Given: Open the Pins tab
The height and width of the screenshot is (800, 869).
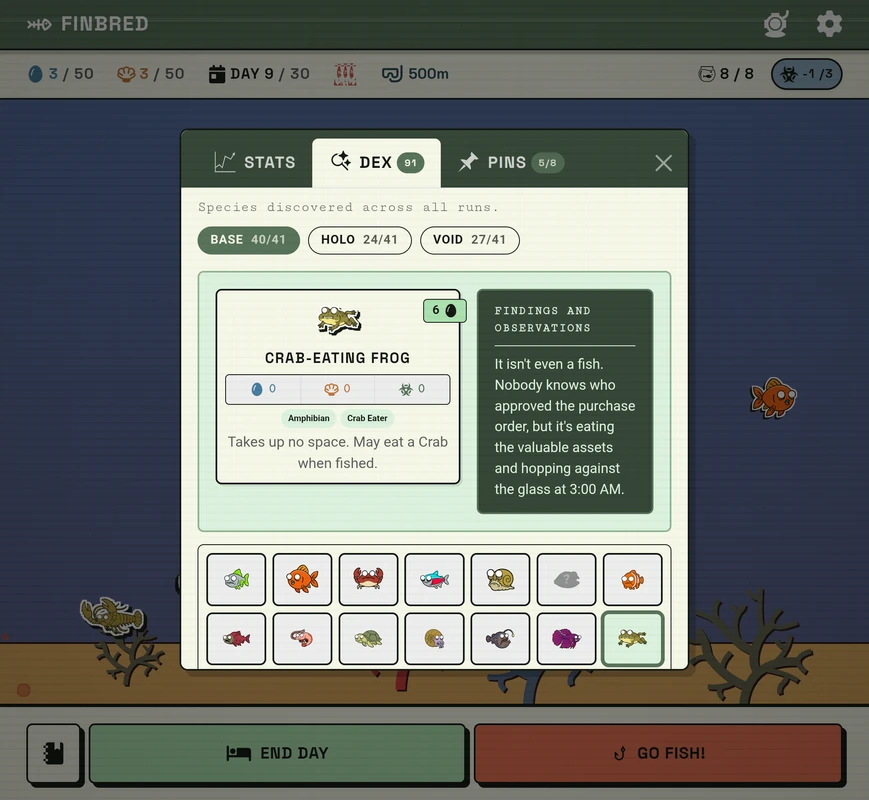Looking at the screenshot, I should click(509, 162).
